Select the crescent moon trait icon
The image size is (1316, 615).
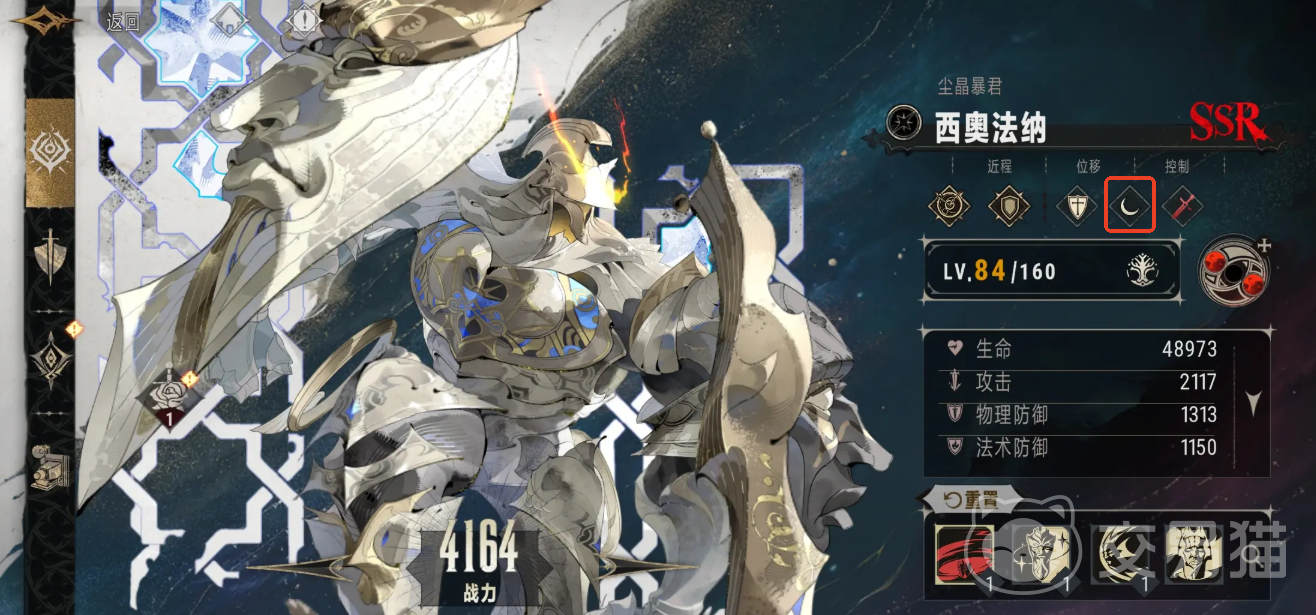[1129, 205]
